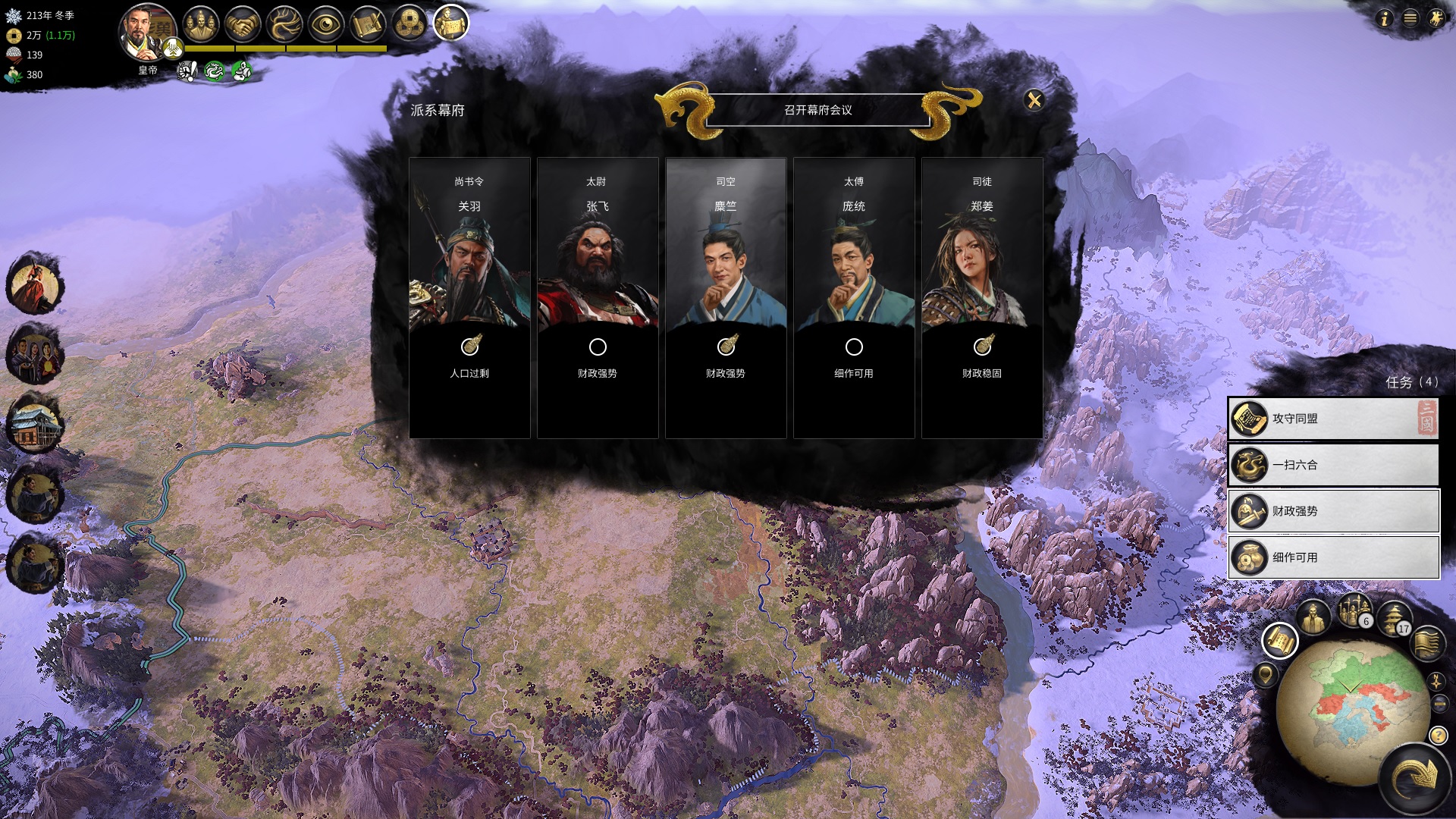Image resolution: width=1456 pixels, height=819 pixels.
Task: Toggle the map pin marker beside the minimap
Action: pos(1265,676)
